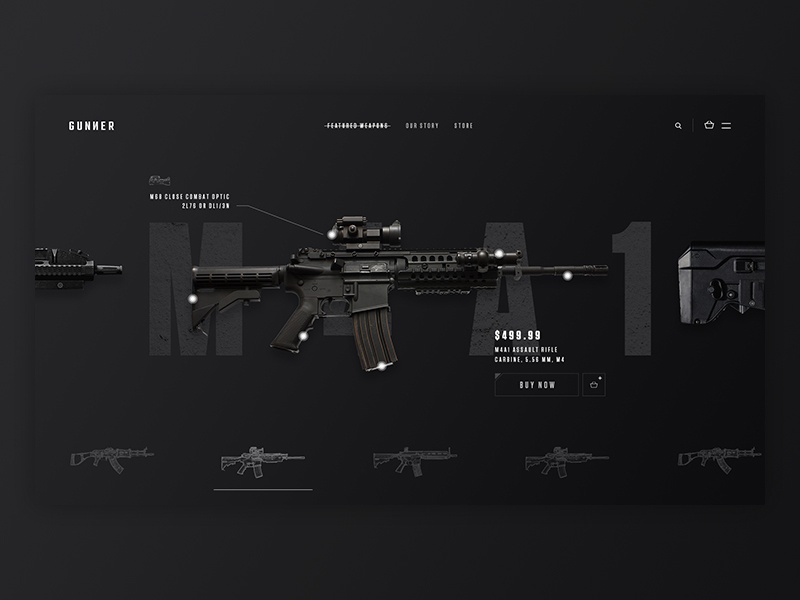Screen dimensions: 800x600
Task: Select the hotspot dot on the barrel
Action: pyautogui.click(x=567, y=274)
